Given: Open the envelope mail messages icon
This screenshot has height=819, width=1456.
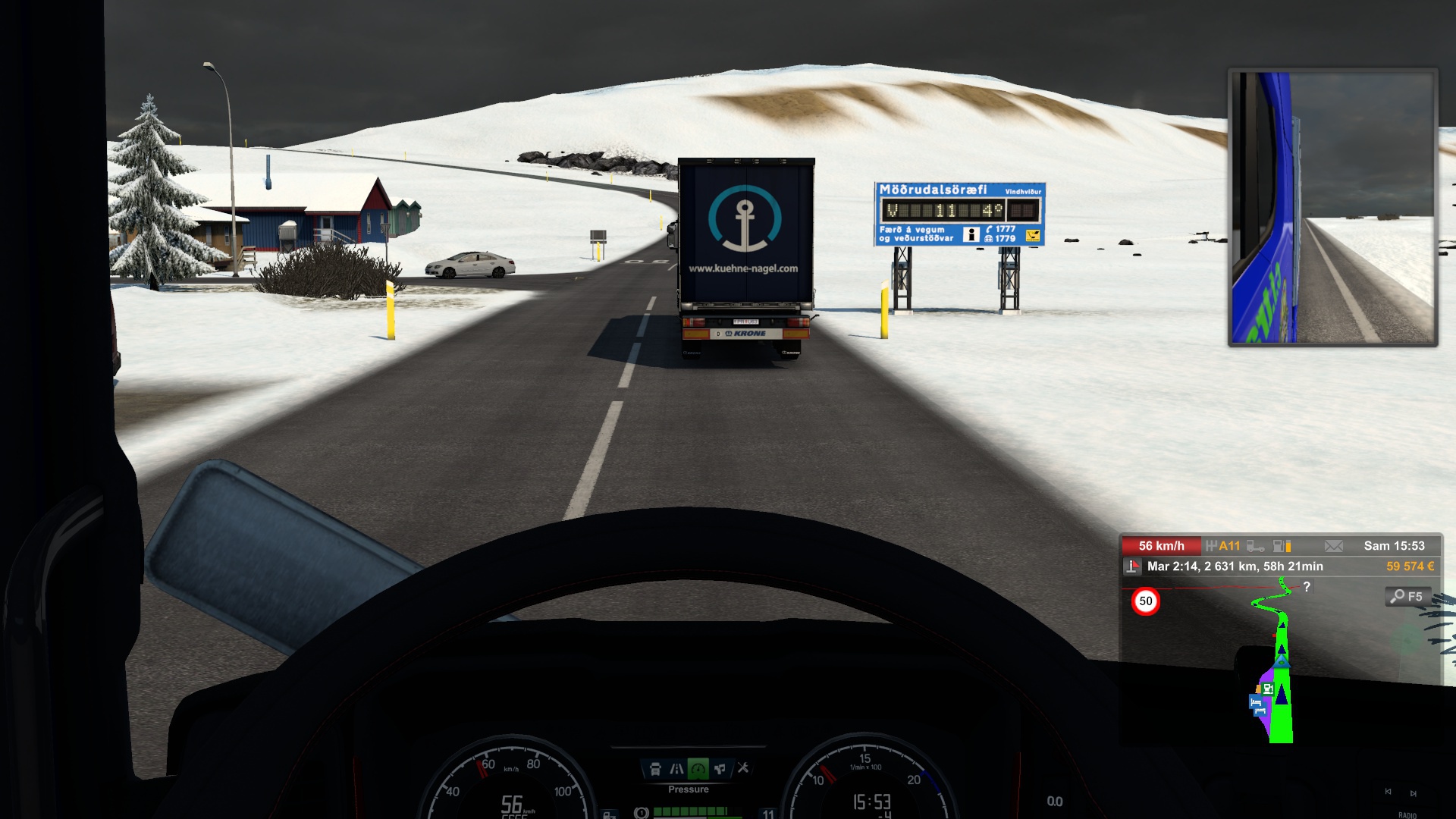Looking at the screenshot, I should (x=1333, y=546).
